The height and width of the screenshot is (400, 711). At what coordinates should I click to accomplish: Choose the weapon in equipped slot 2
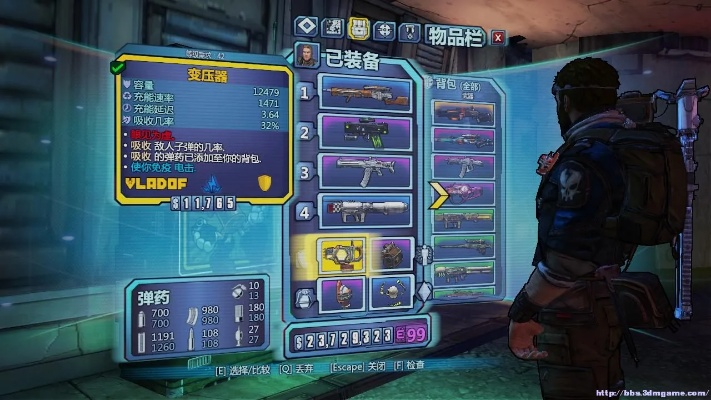point(365,132)
